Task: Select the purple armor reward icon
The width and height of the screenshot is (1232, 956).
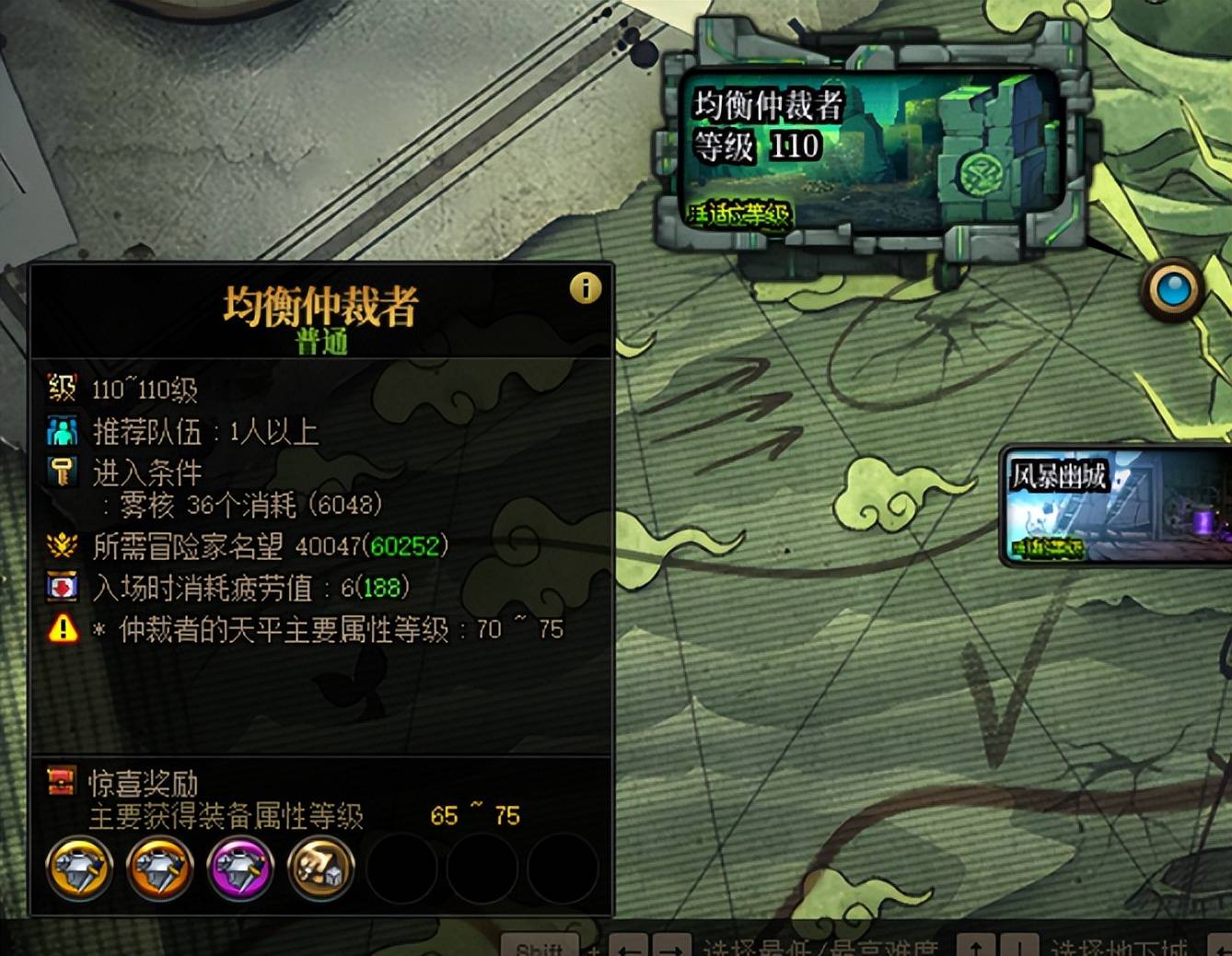Action: coord(239,868)
